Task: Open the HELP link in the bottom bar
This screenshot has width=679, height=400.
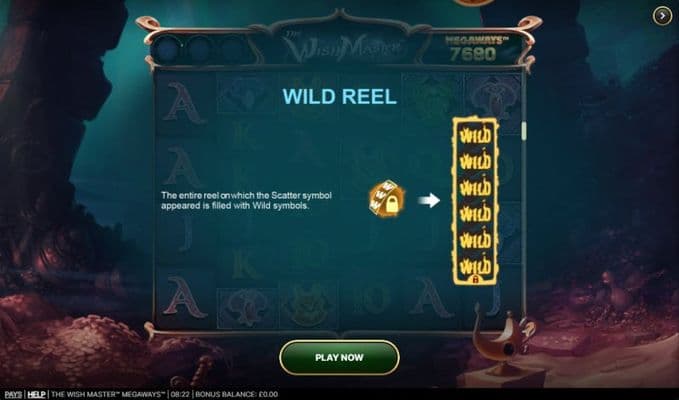Action: tap(37, 394)
